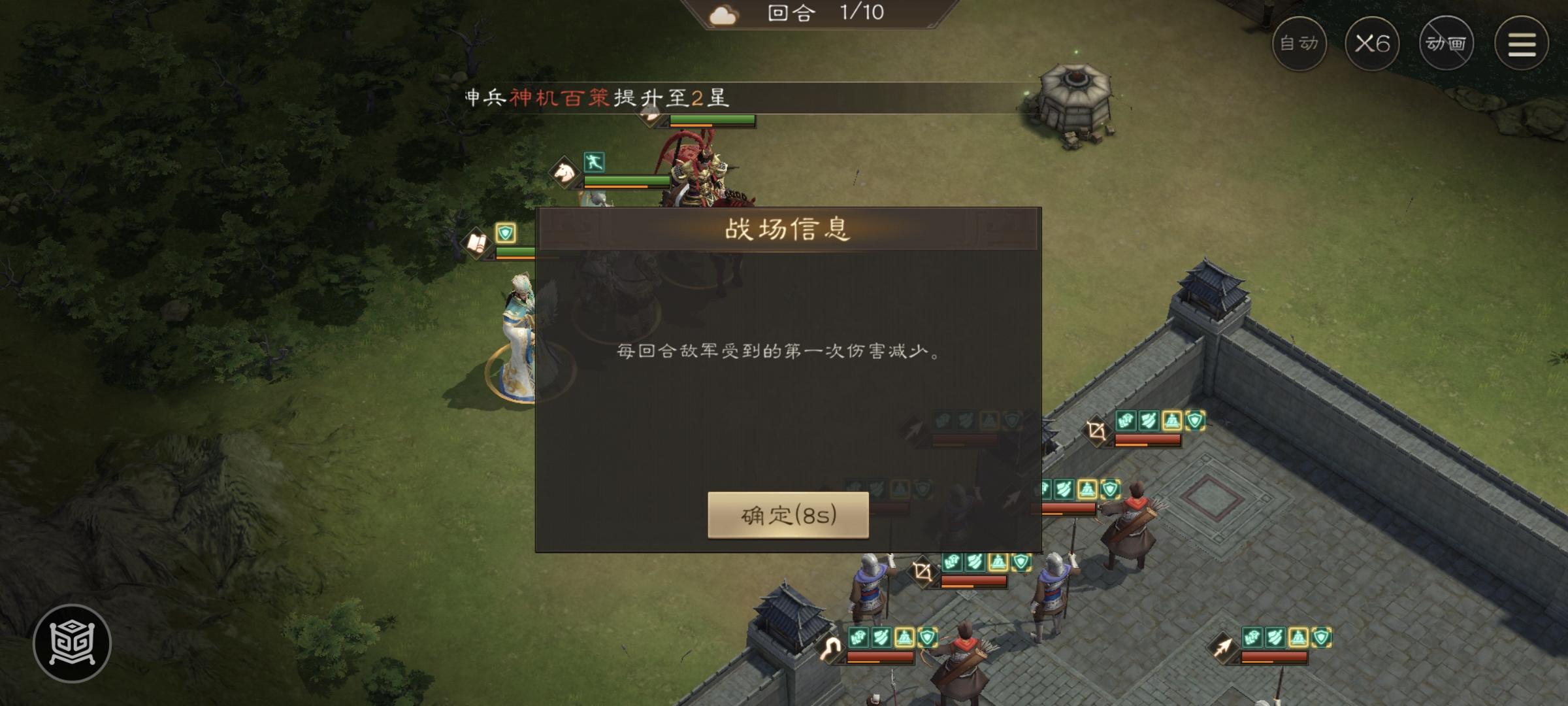Toggle auto battle with 自动 button
Image resolution: width=1568 pixels, height=706 pixels.
[x=1300, y=43]
